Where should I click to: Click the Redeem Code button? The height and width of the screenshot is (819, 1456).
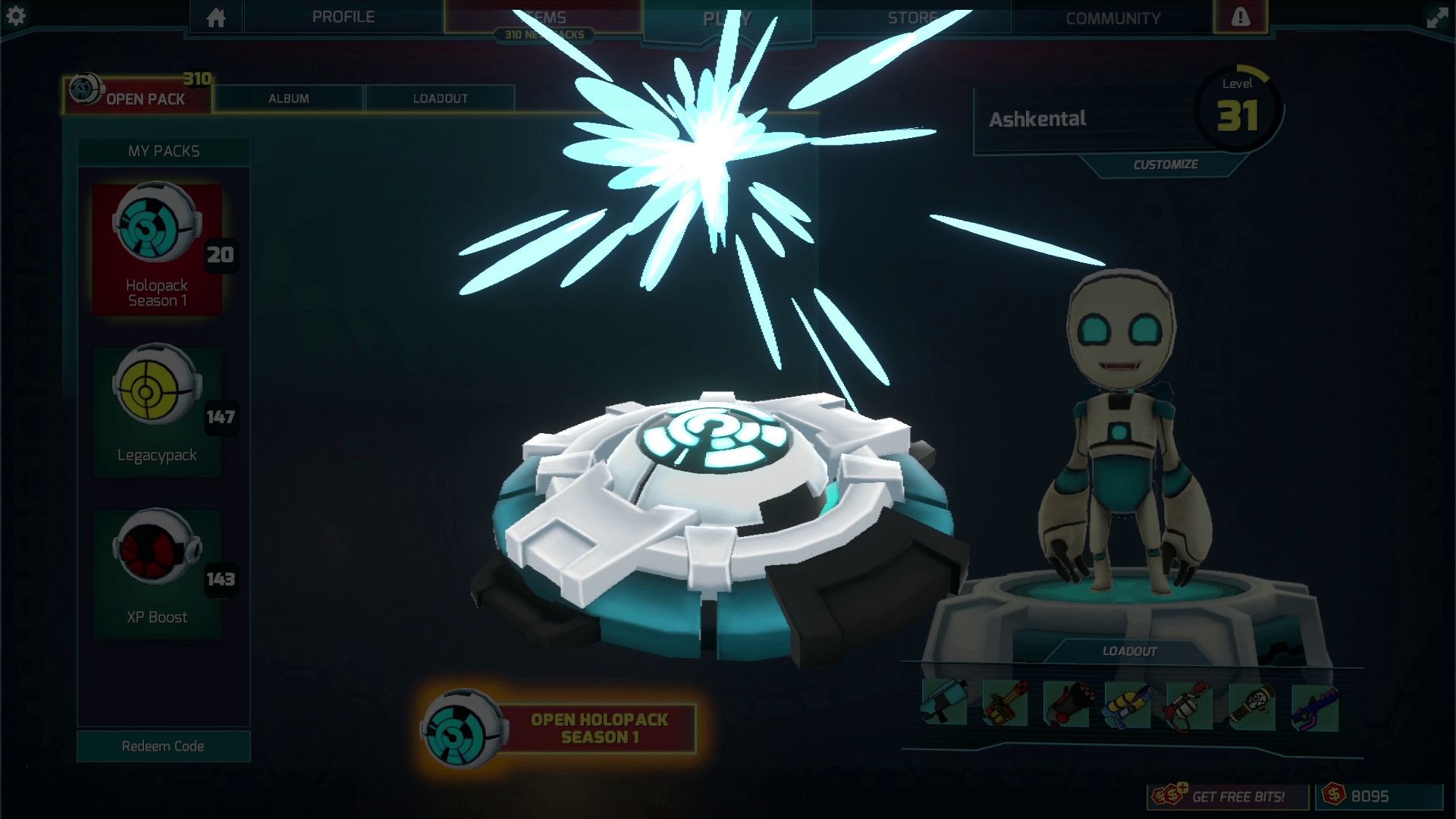click(162, 746)
